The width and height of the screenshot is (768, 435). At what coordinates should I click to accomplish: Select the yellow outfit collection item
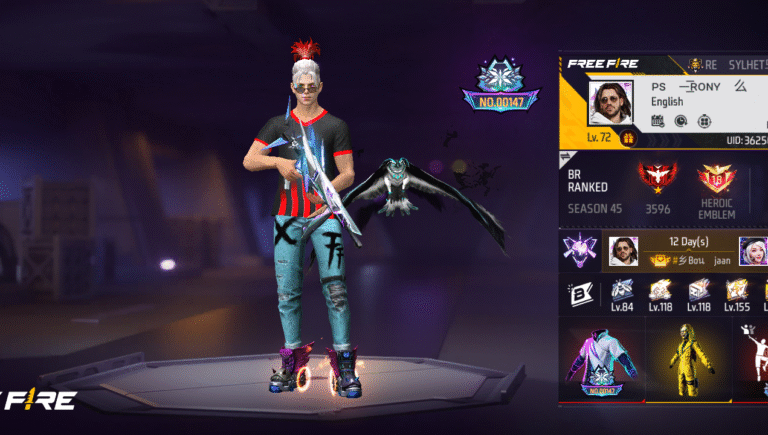[686, 365]
